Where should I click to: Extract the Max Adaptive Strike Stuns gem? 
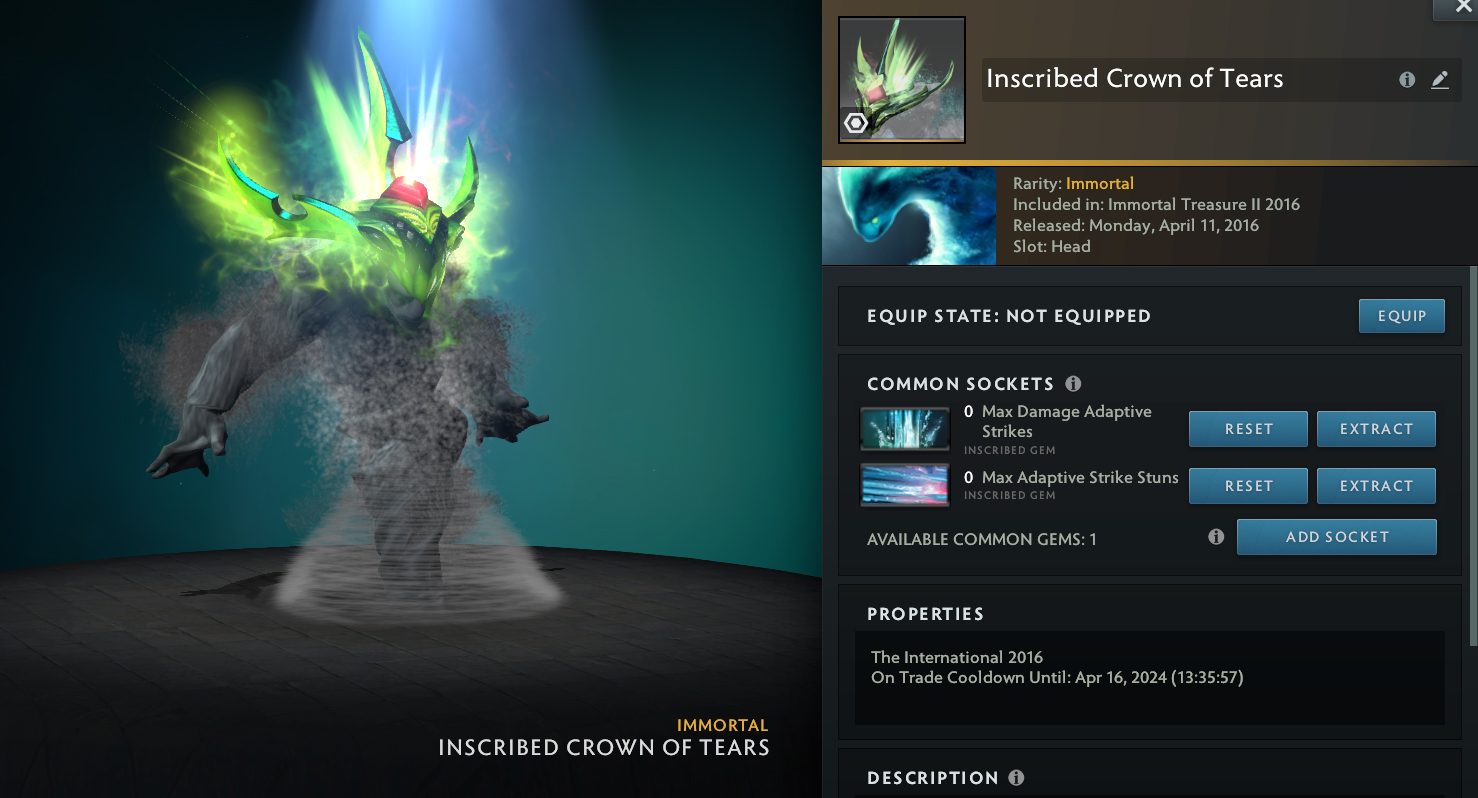pyautogui.click(x=1376, y=486)
